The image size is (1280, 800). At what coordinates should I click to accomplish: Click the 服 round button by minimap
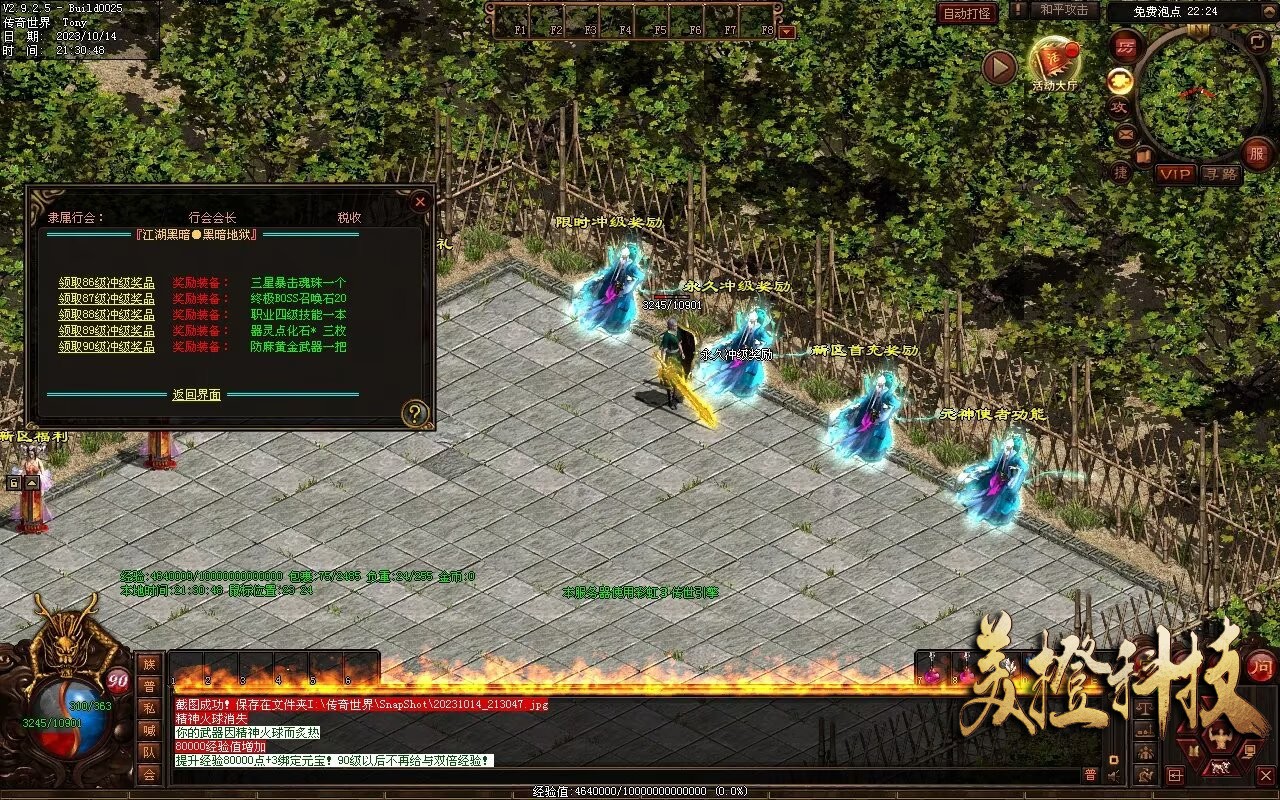click(1257, 153)
